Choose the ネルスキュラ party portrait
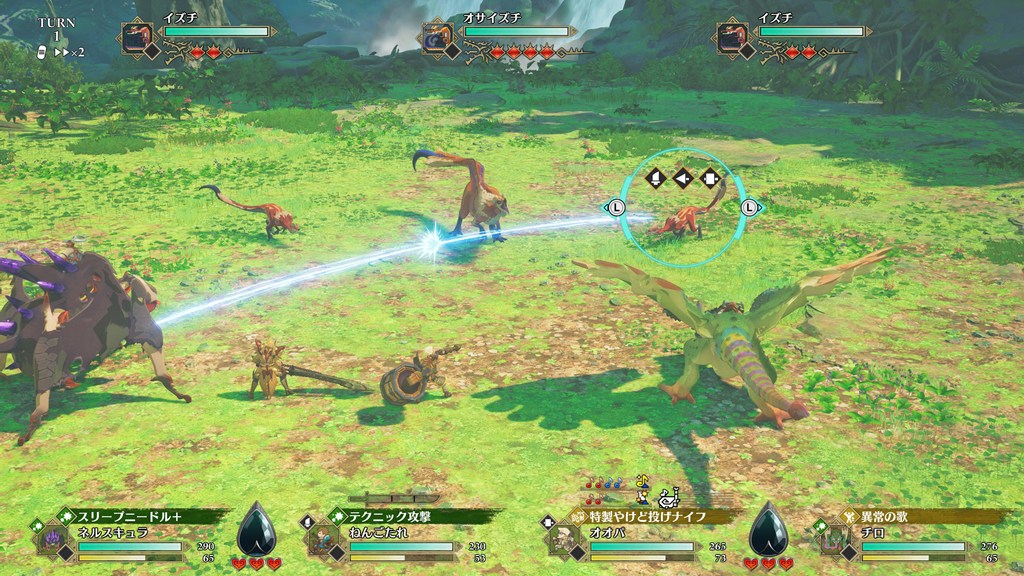Viewport: 1024px width, 576px height. point(50,541)
